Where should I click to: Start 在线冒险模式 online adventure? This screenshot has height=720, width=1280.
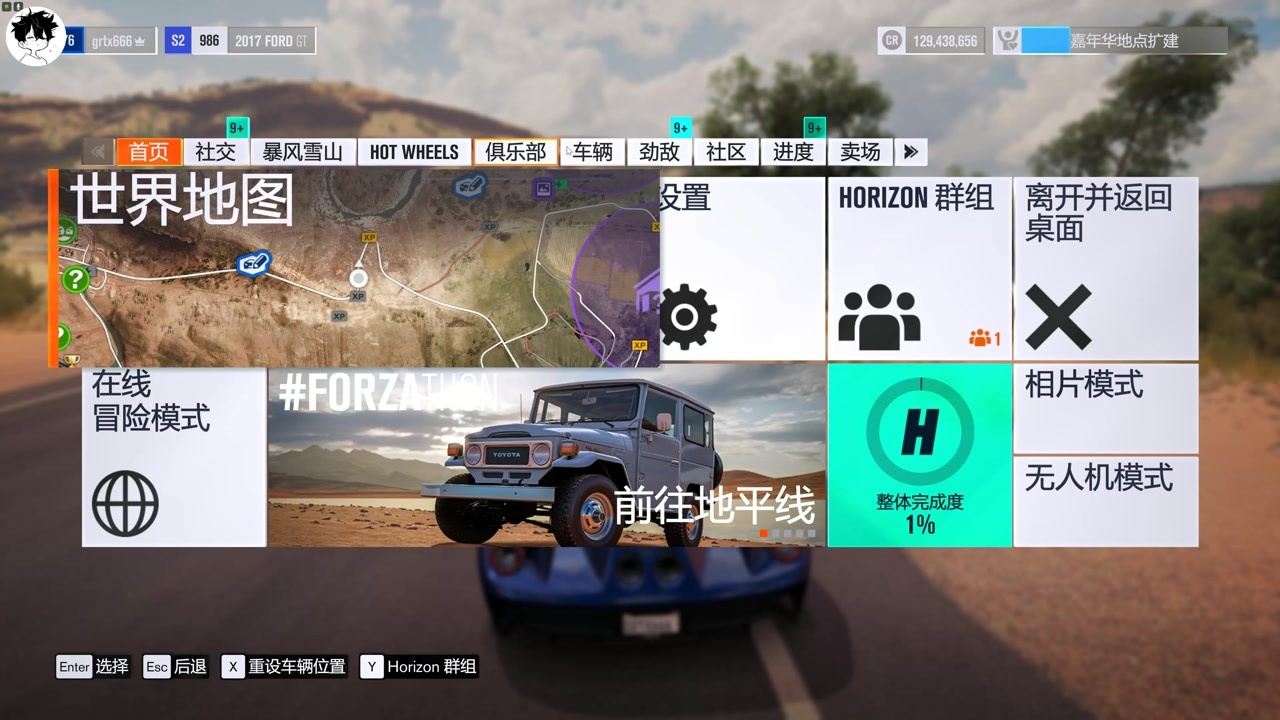click(x=174, y=455)
